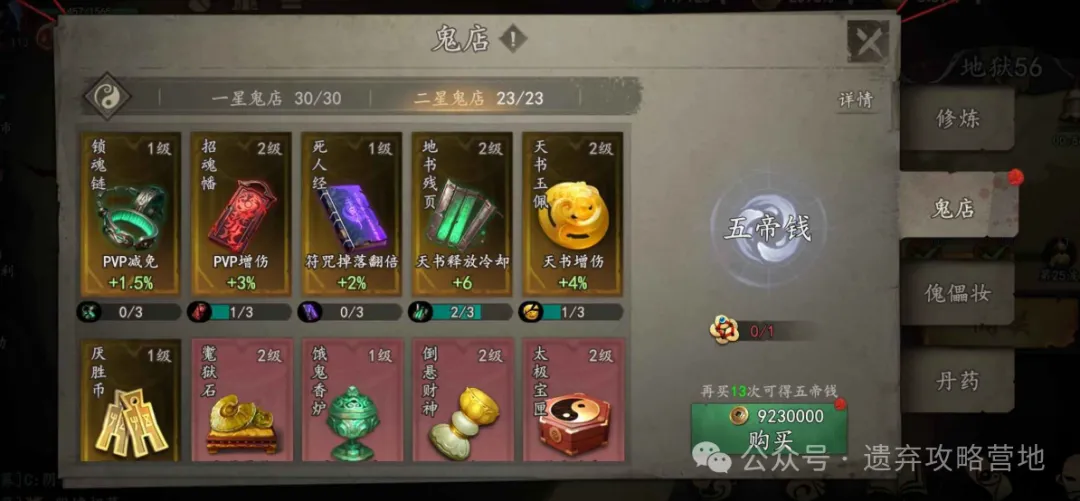Select the 一星鬼店 30/30 category
This screenshot has height=501, width=1080.
(x=276, y=98)
